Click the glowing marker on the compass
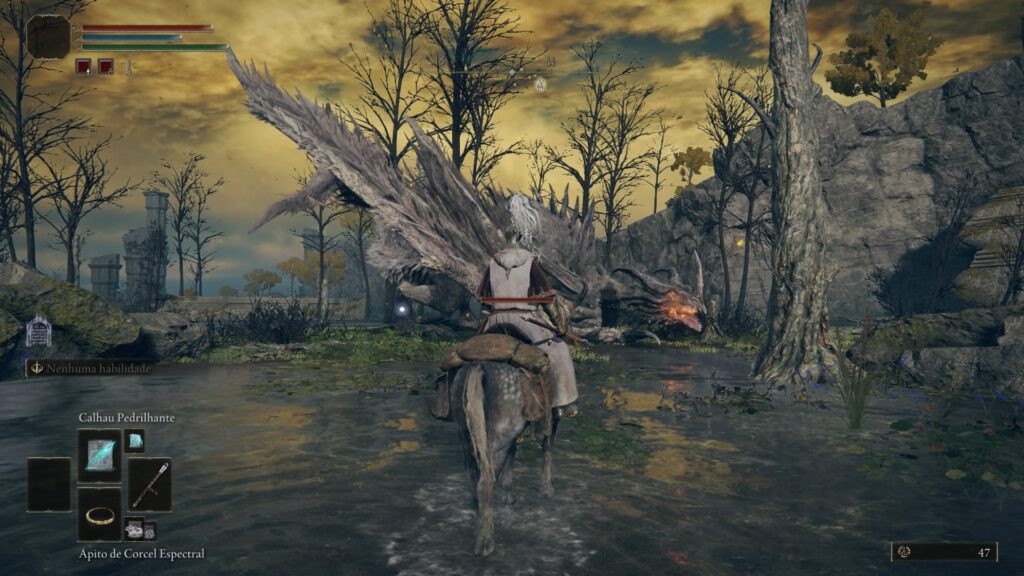Viewport: 1024px width, 576px height. 540,85
